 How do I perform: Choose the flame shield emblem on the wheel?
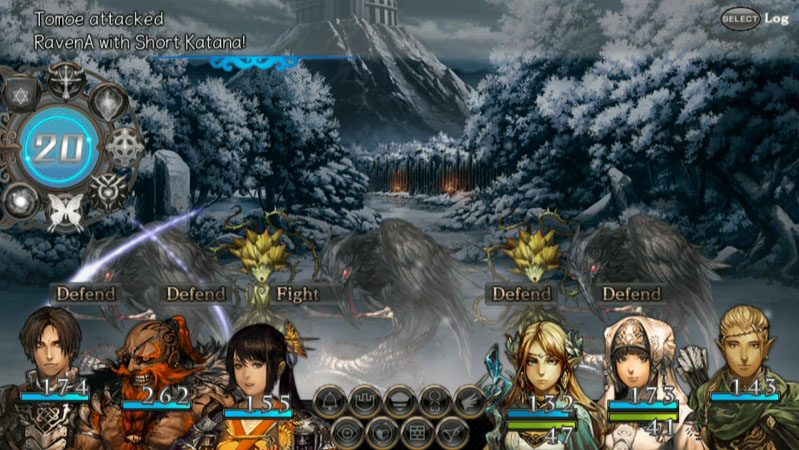pyautogui.click(x=108, y=101)
